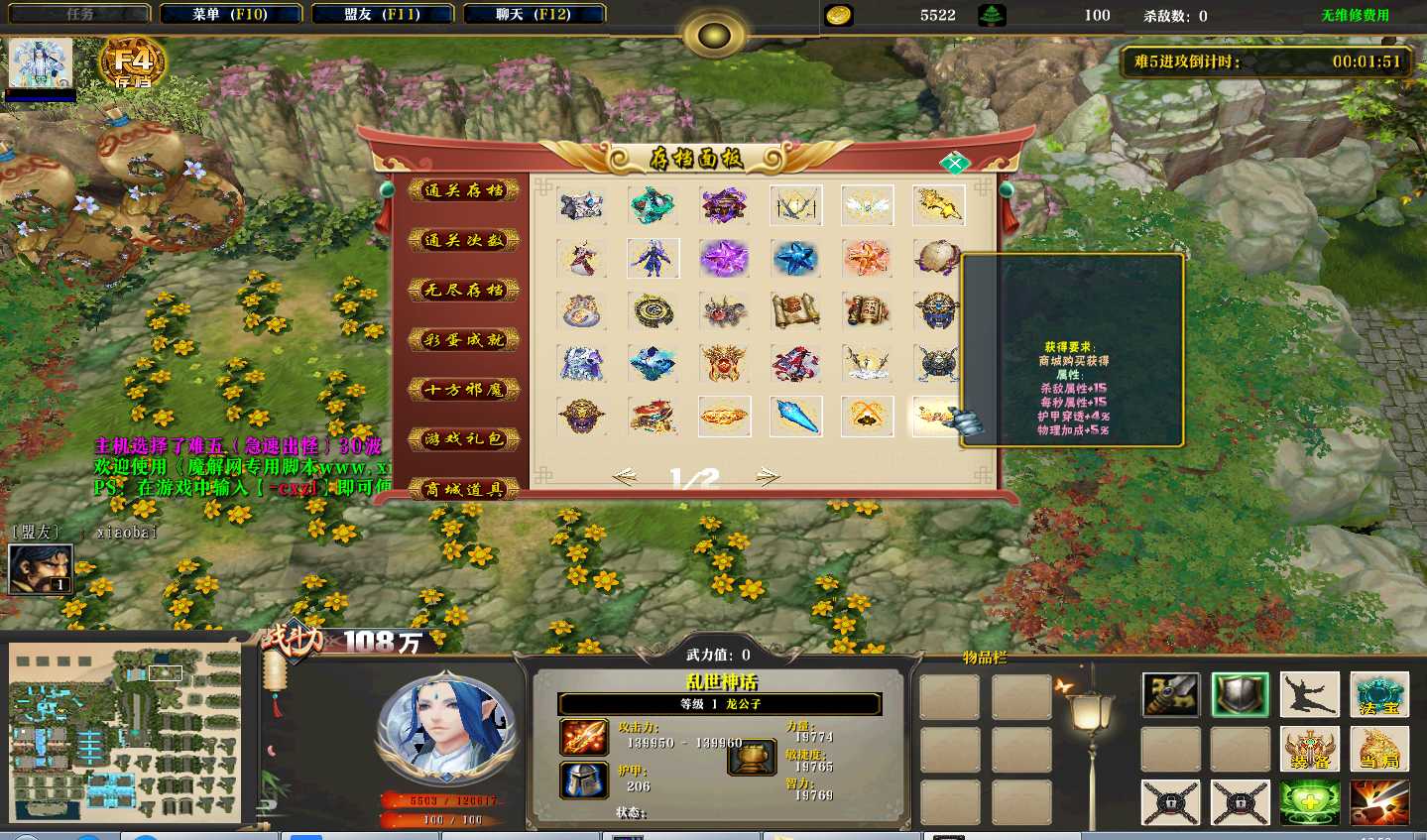
Task: Show the 彩蛋成就 achievements category
Action: [464, 339]
